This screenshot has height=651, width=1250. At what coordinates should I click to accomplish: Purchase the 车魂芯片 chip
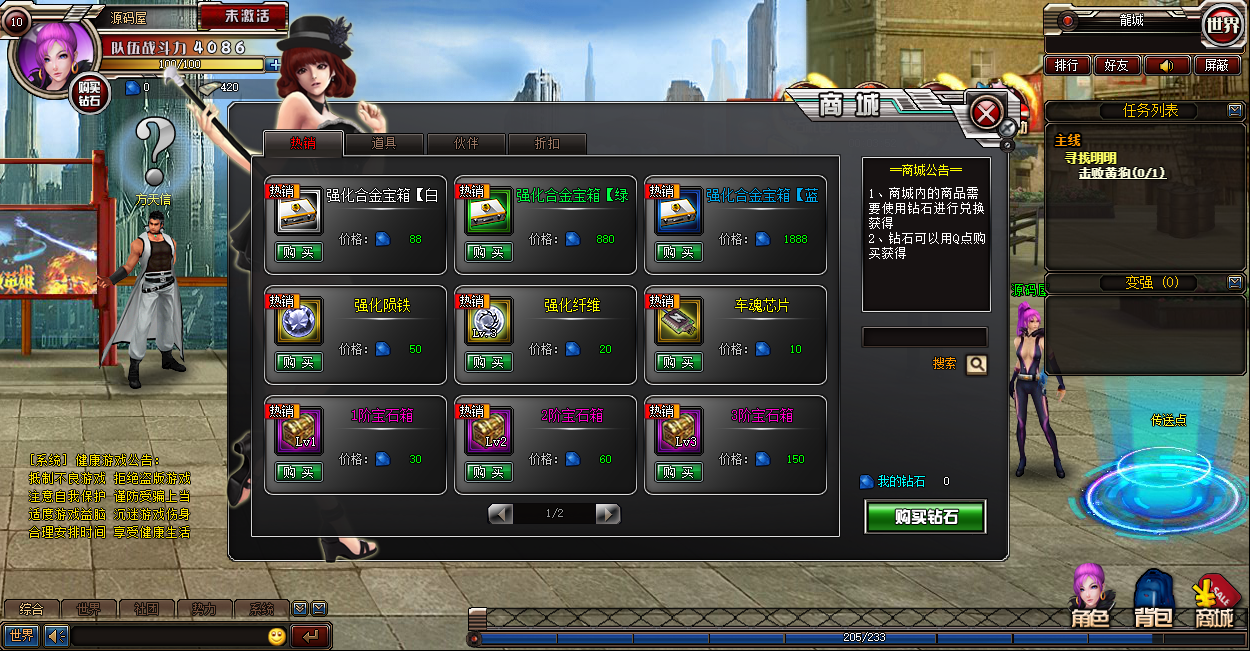[678, 362]
